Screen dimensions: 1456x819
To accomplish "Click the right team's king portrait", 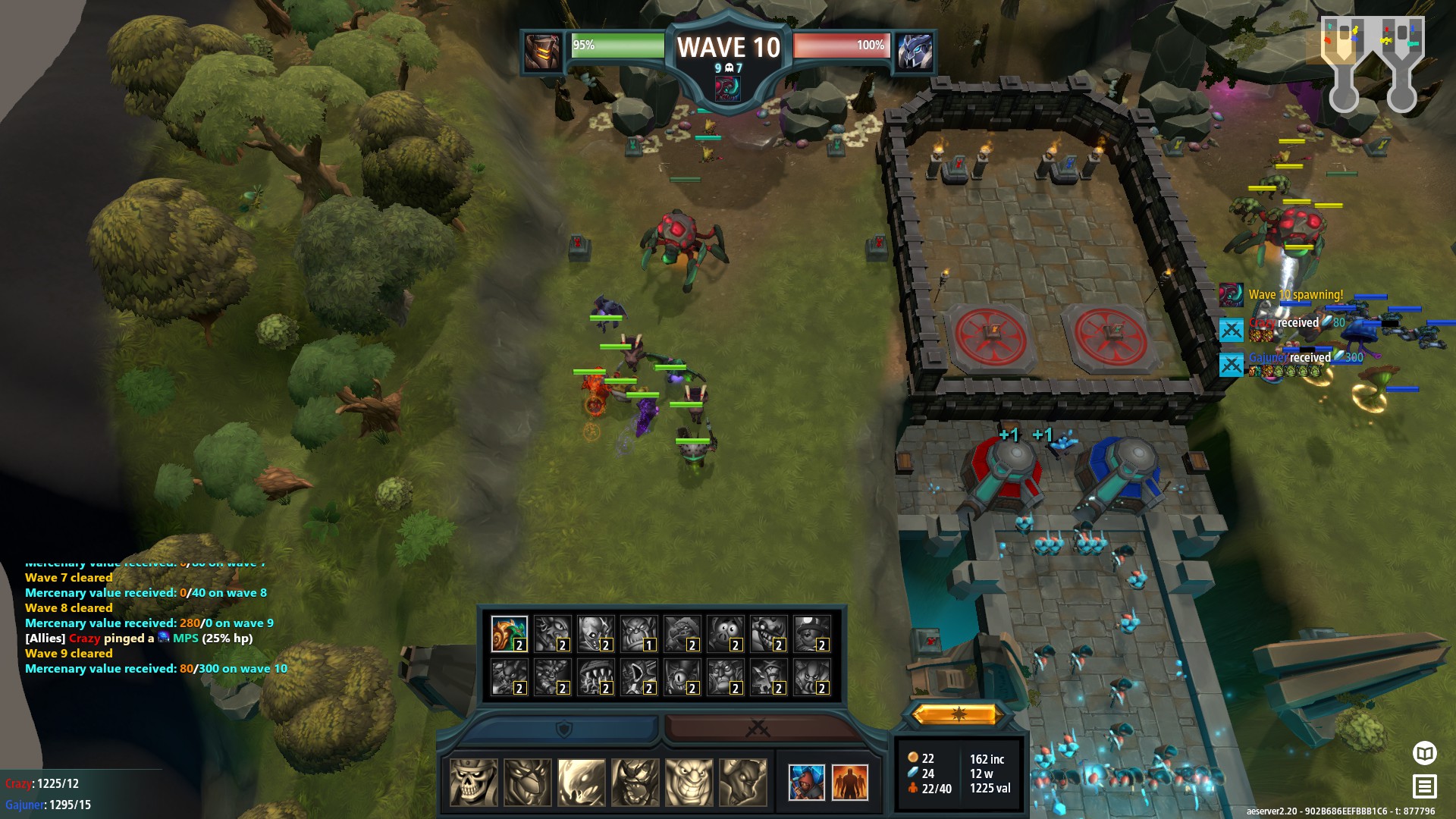I will pos(915,52).
